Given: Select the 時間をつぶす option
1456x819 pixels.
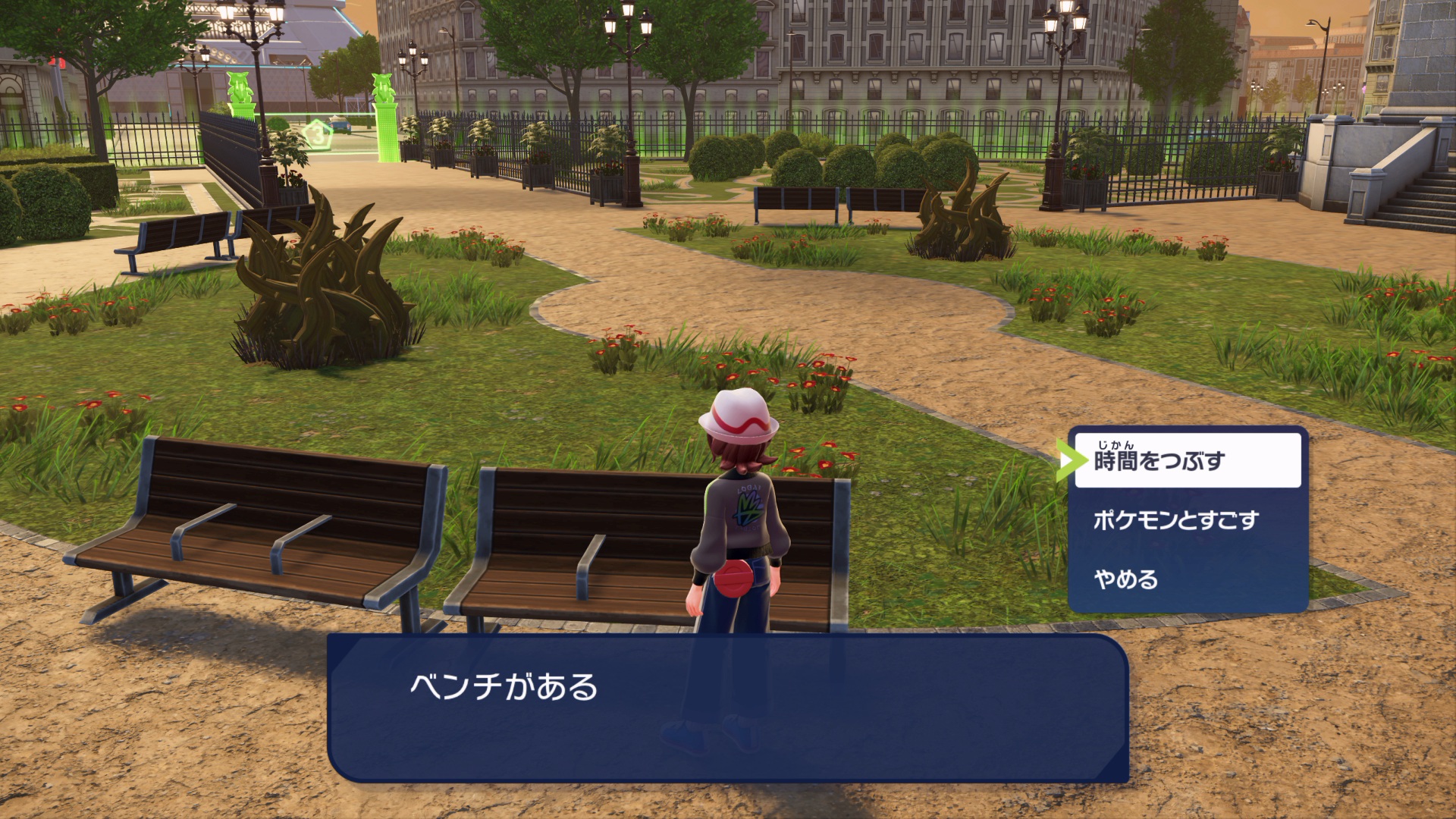Looking at the screenshot, I should [x=1187, y=460].
